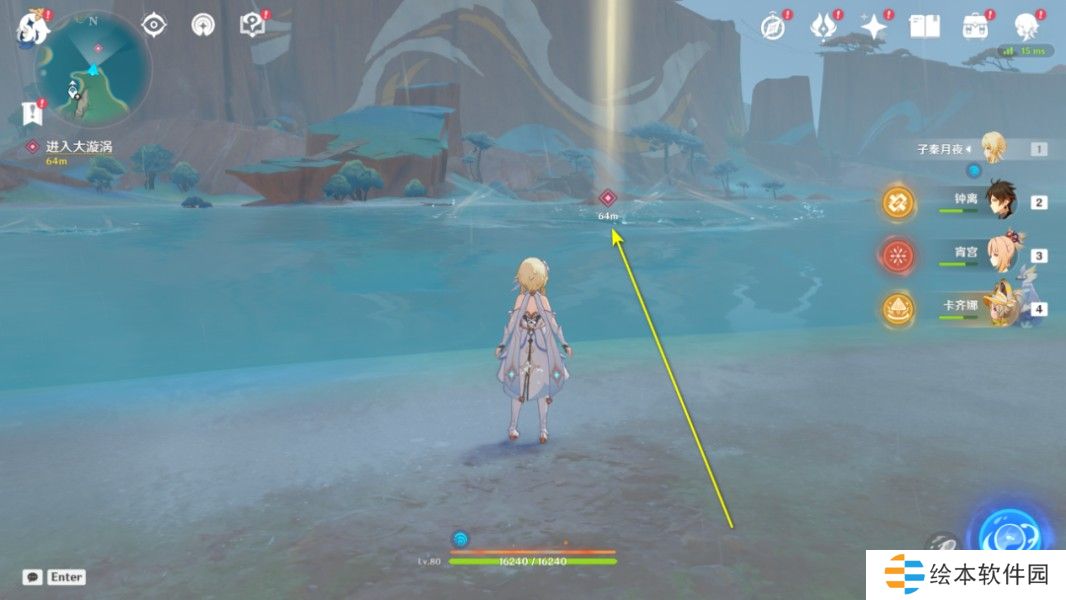The image size is (1066, 600).
Task: Open the question-mark tutorial book icon
Action: tap(254, 25)
